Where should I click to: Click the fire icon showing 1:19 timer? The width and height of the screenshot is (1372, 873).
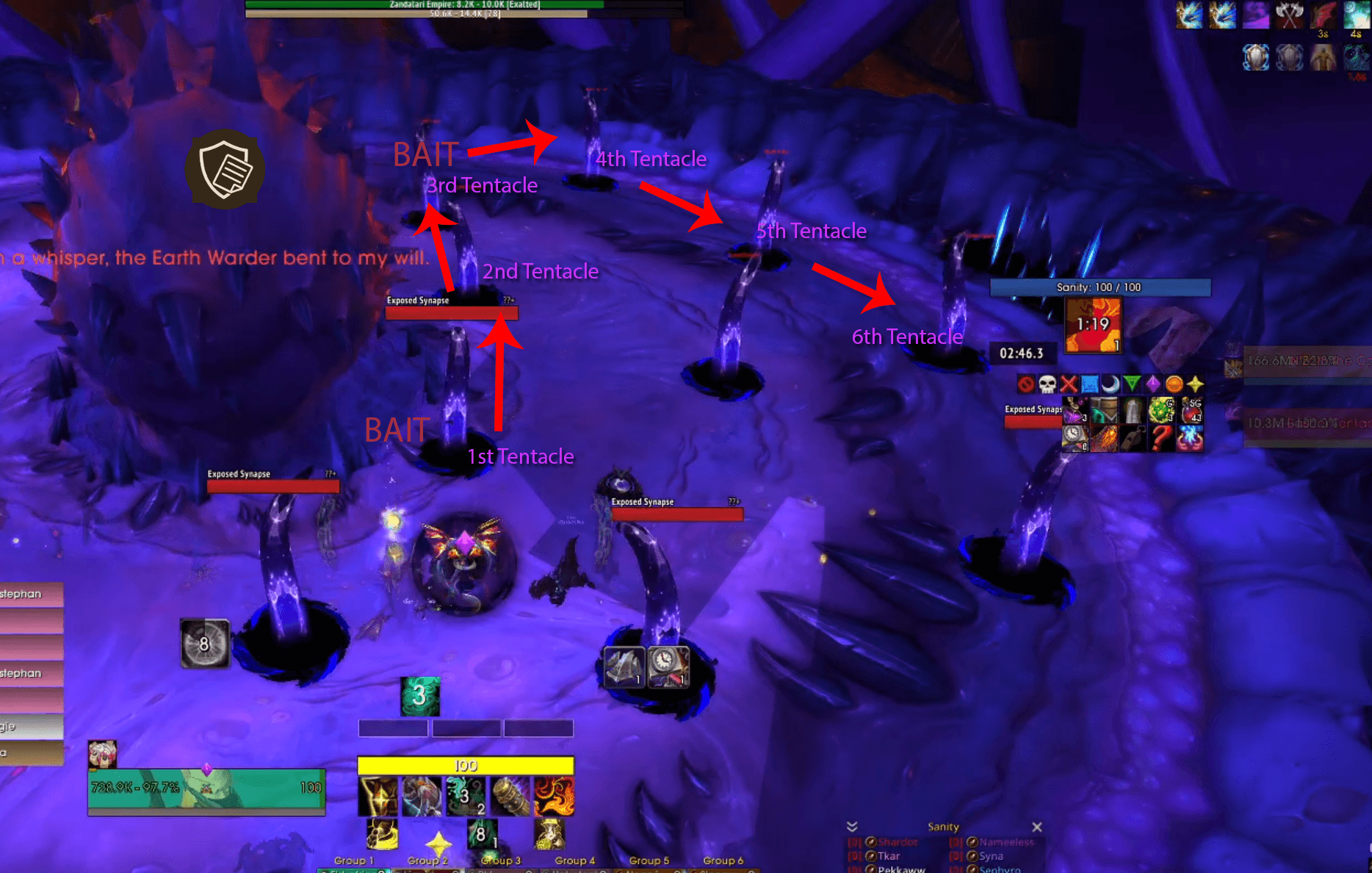click(x=1093, y=325)
